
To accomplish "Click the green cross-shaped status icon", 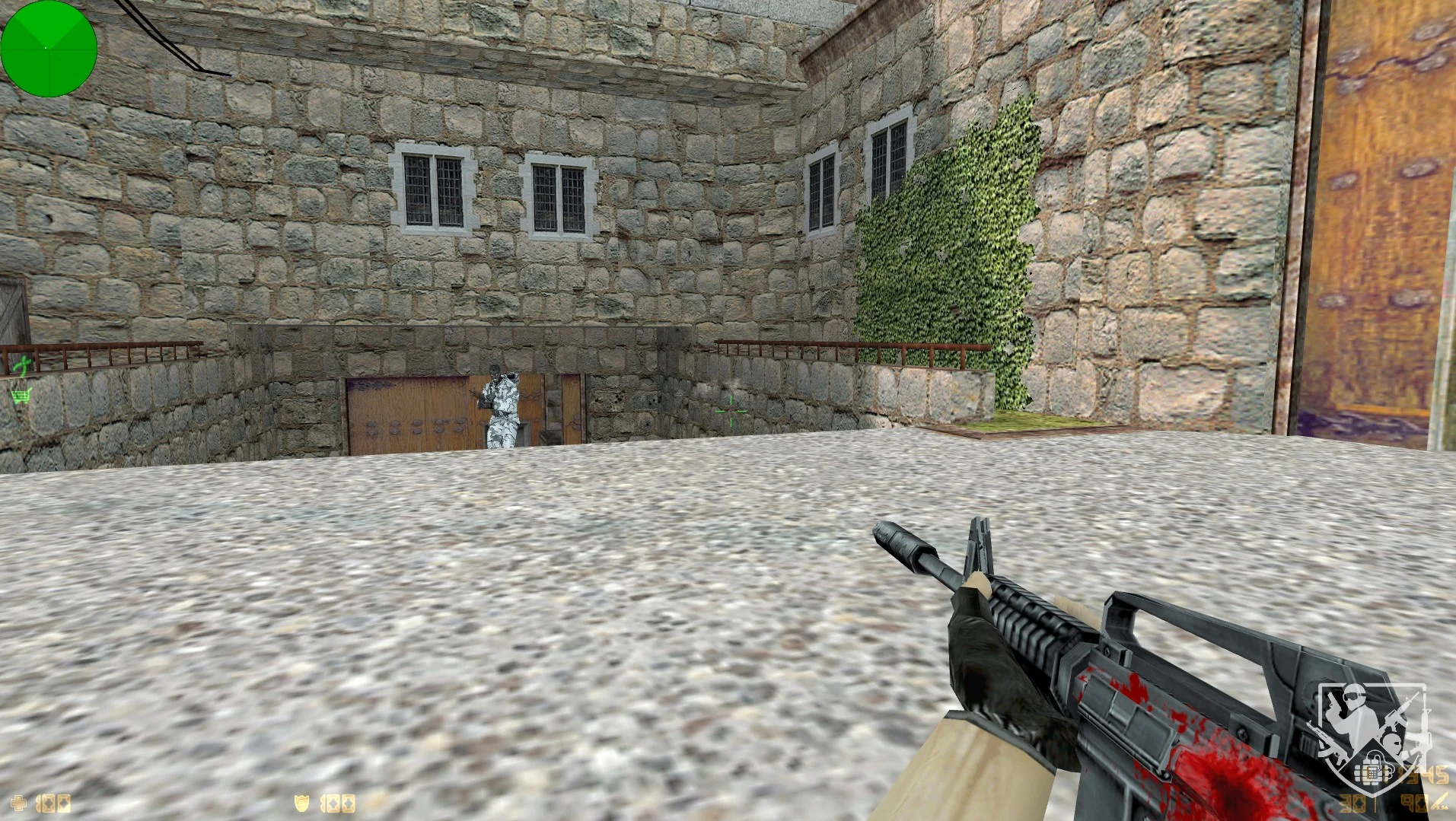I will 24,368.
